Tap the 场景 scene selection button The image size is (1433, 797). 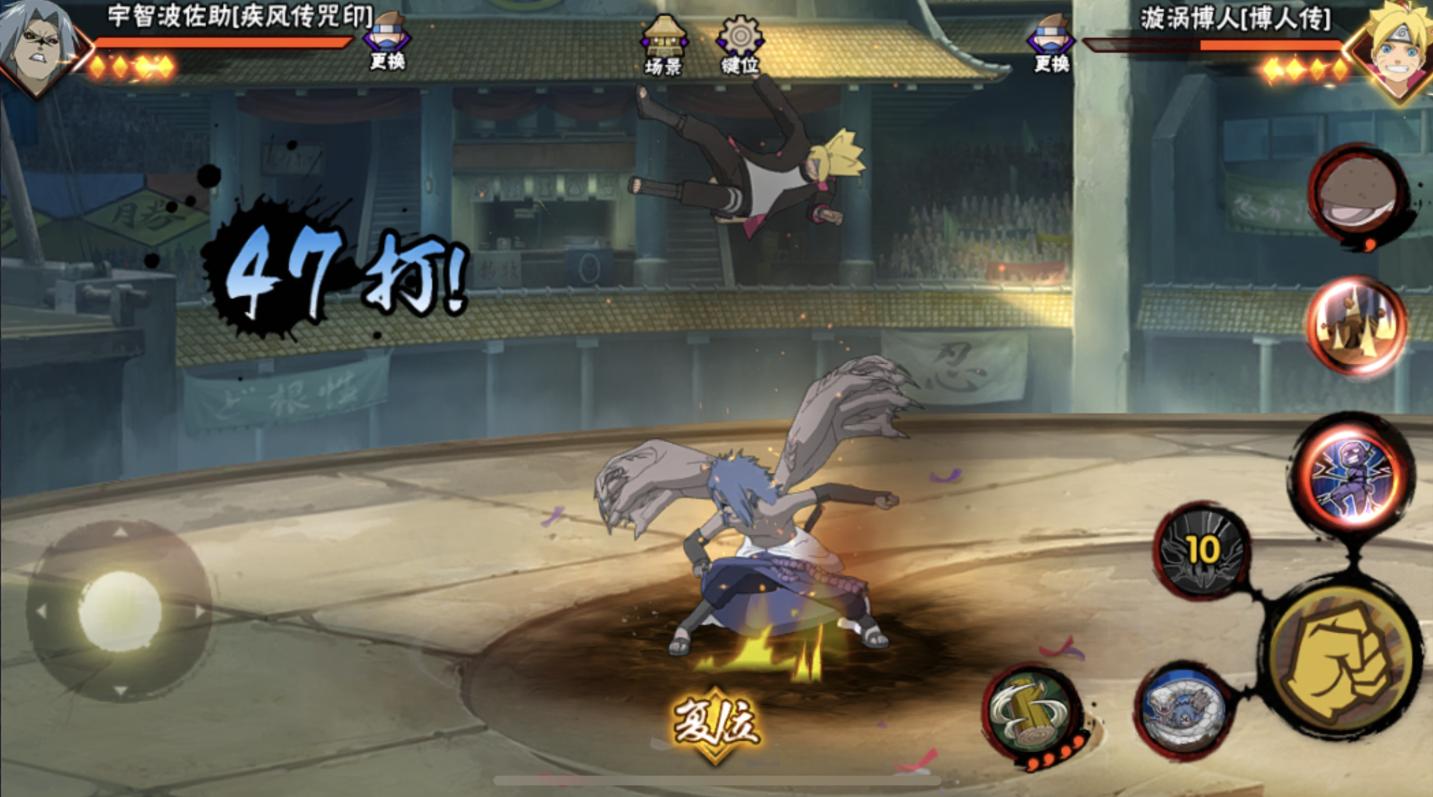click(663, 44)
